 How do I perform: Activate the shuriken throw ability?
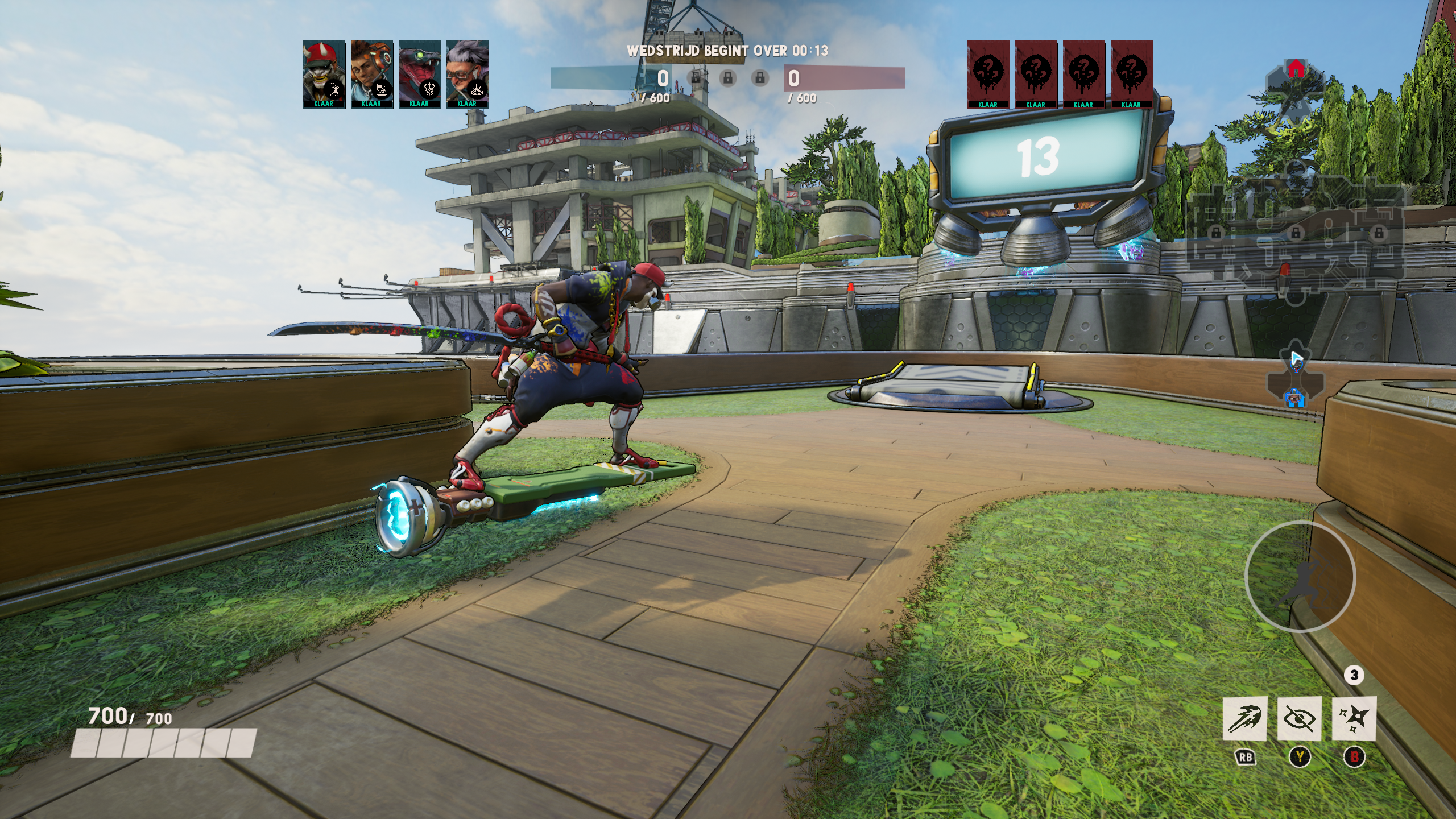(x=1354, y=718)
